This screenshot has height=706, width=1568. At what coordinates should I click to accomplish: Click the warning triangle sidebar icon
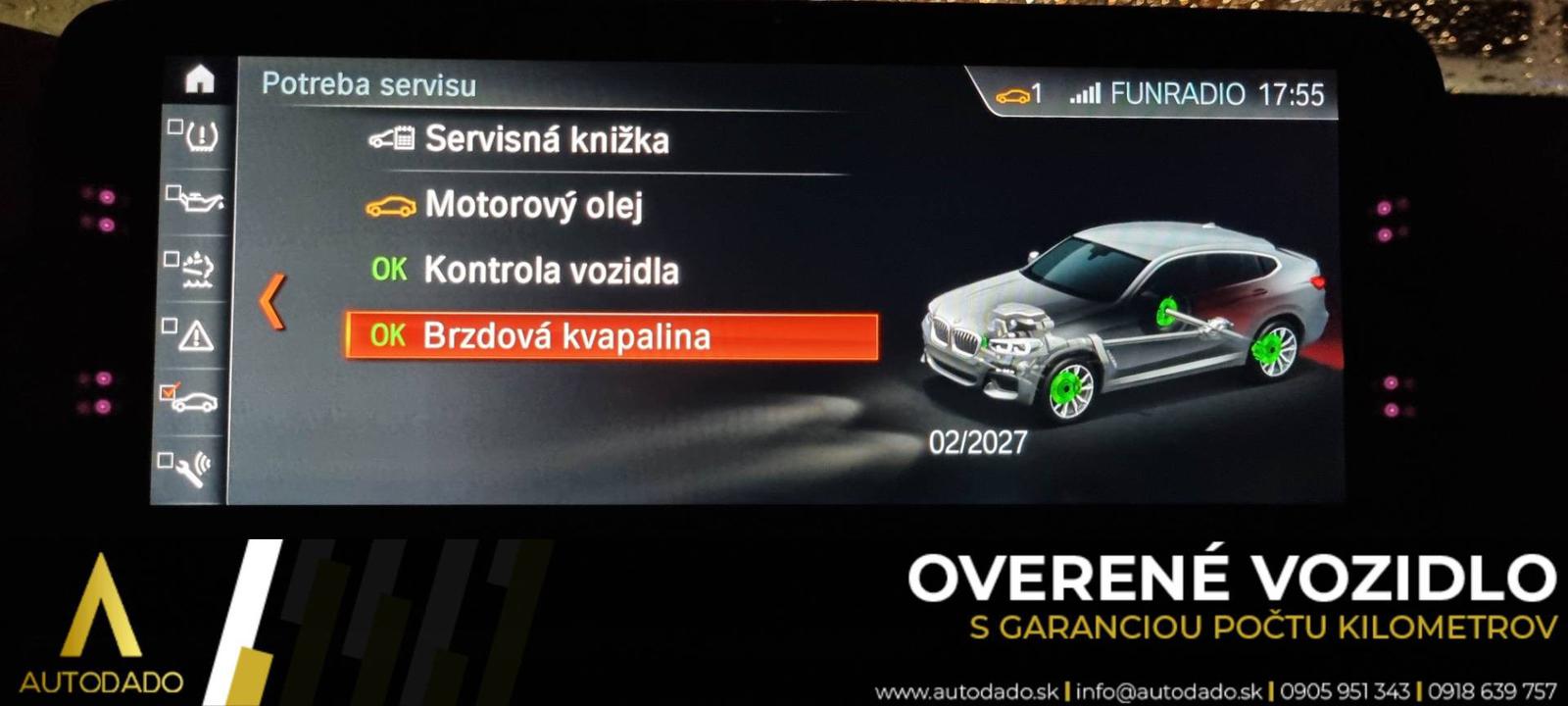point(197,334)
